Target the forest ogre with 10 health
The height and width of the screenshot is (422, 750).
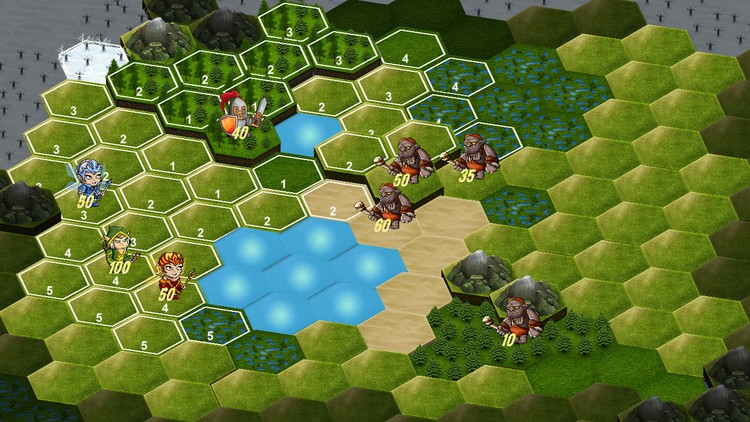tap(517, 317)
